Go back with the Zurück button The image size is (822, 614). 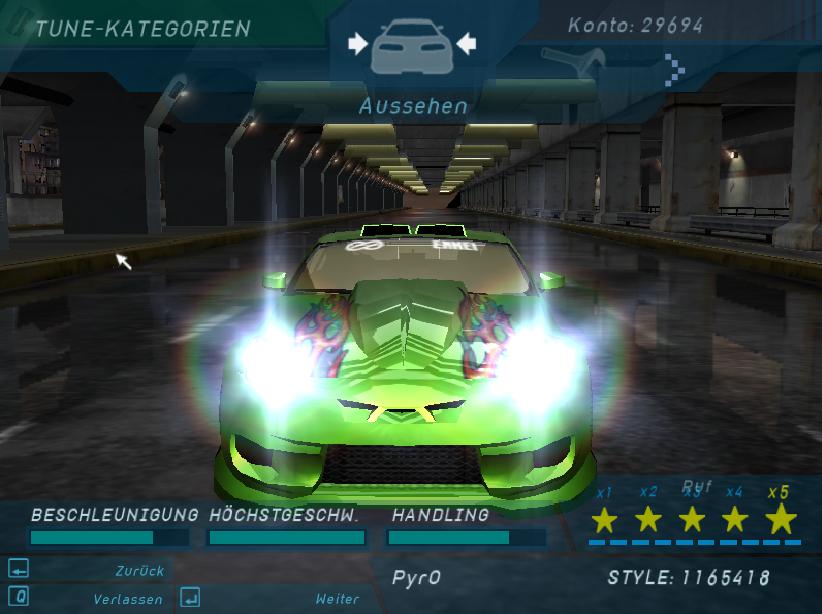[139, 571]
